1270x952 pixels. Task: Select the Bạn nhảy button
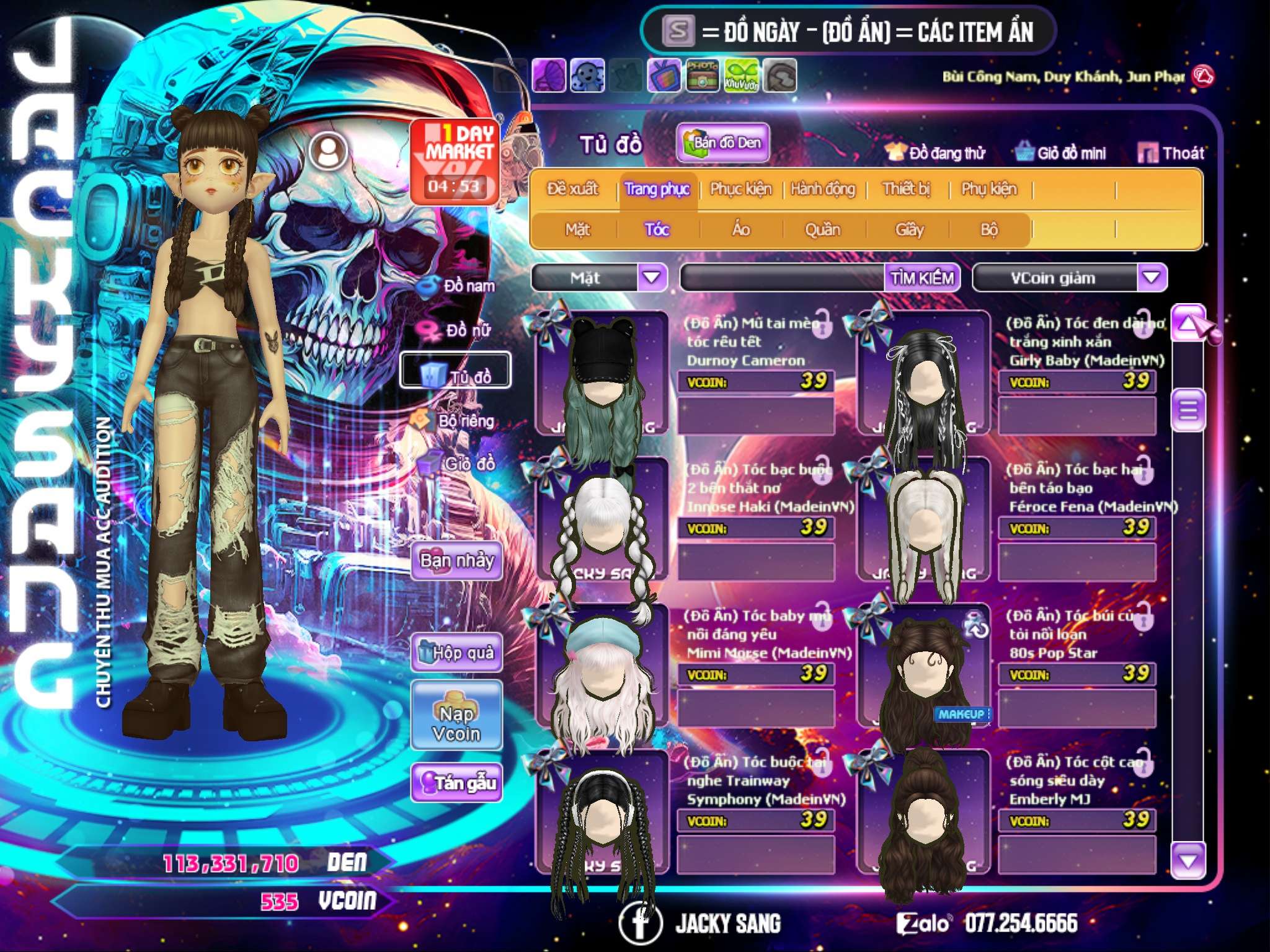(x=457, y=561)
